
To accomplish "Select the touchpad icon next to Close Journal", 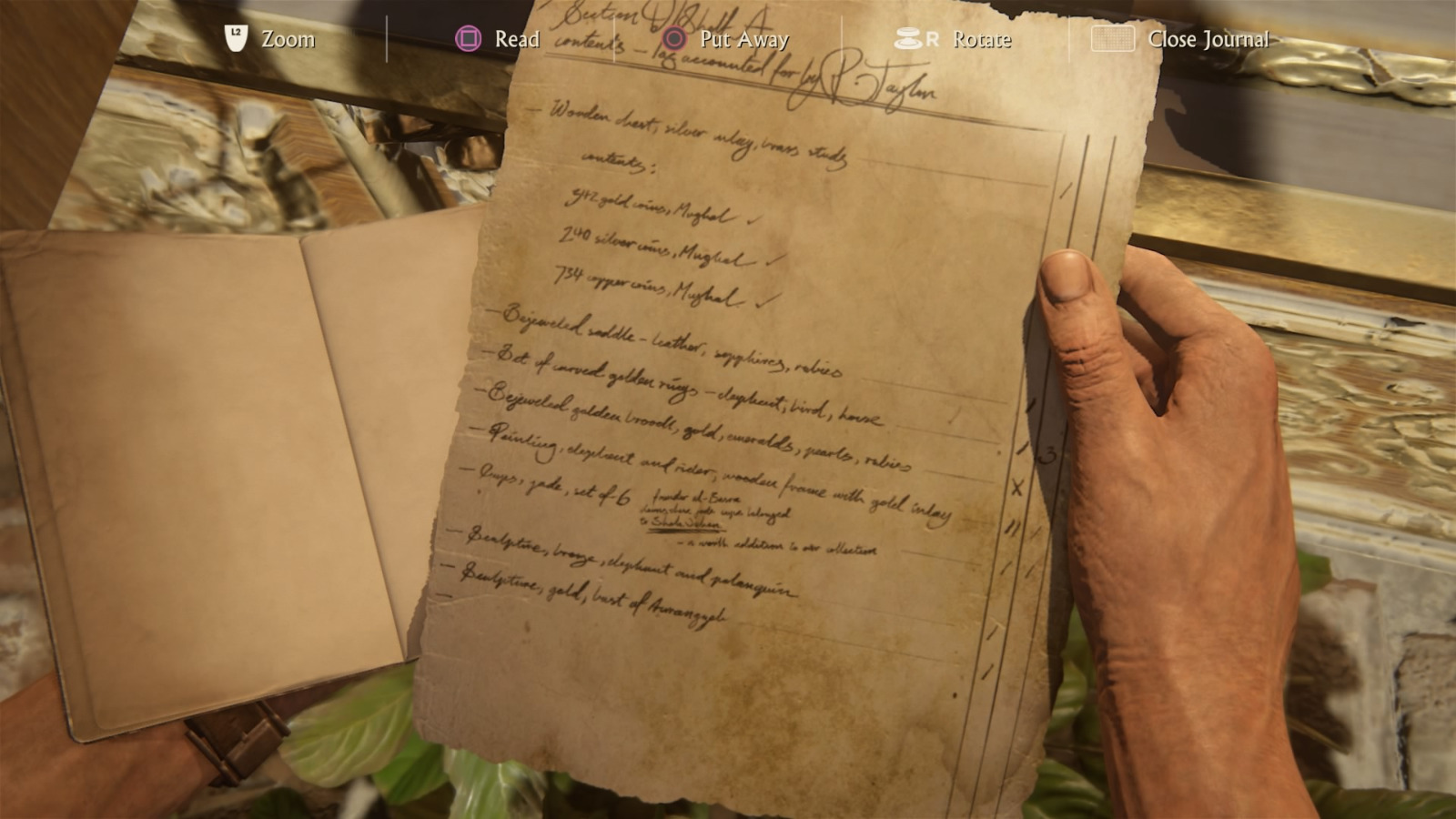I will (x=1112, y=40).
